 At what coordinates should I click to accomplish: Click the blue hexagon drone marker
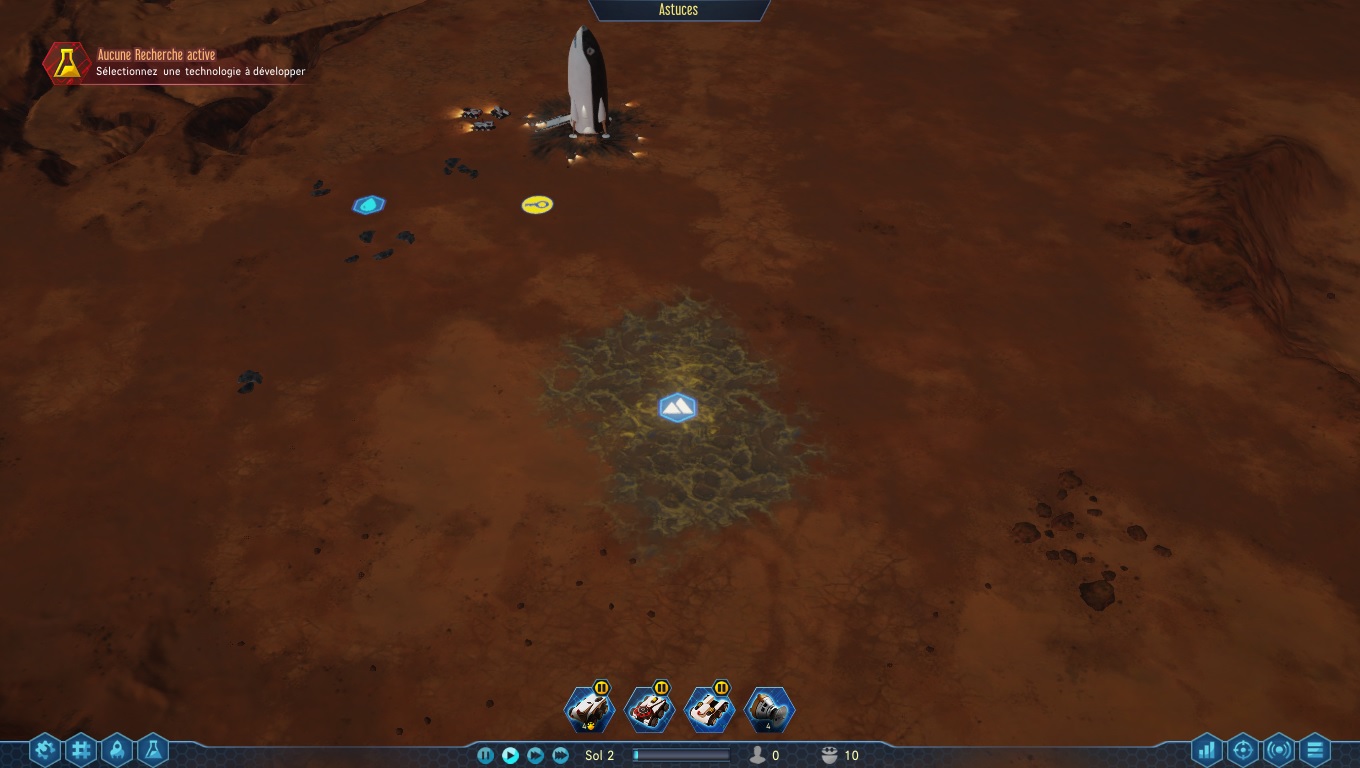pos(368,205)
